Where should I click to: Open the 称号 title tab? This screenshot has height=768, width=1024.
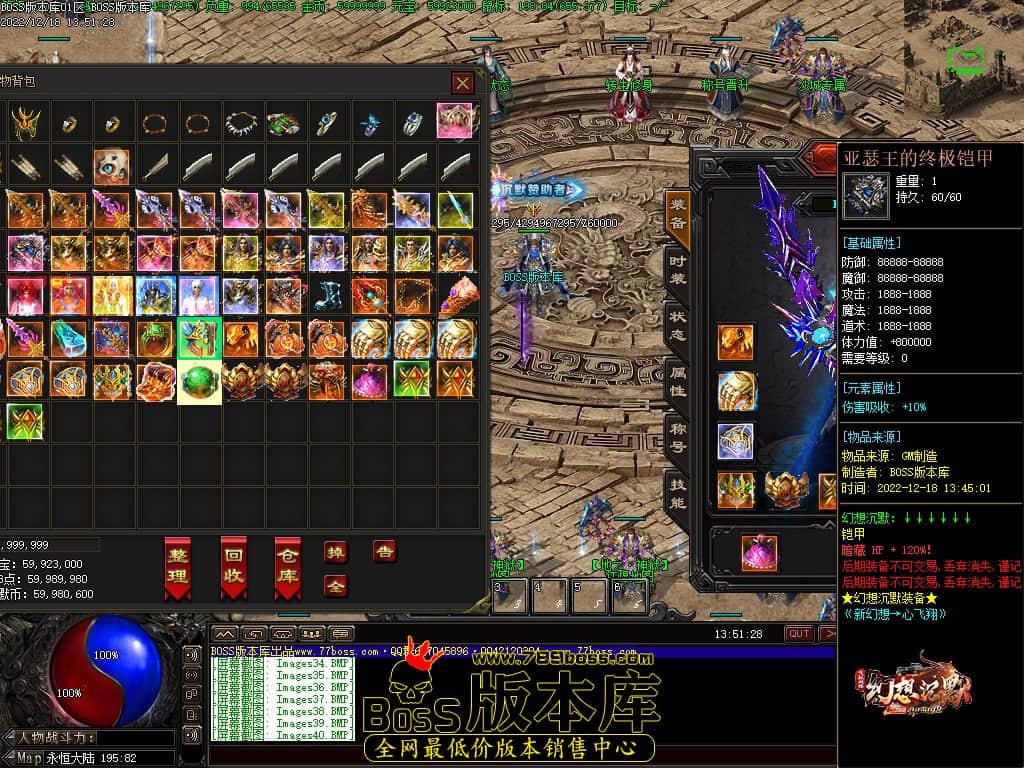678,437
